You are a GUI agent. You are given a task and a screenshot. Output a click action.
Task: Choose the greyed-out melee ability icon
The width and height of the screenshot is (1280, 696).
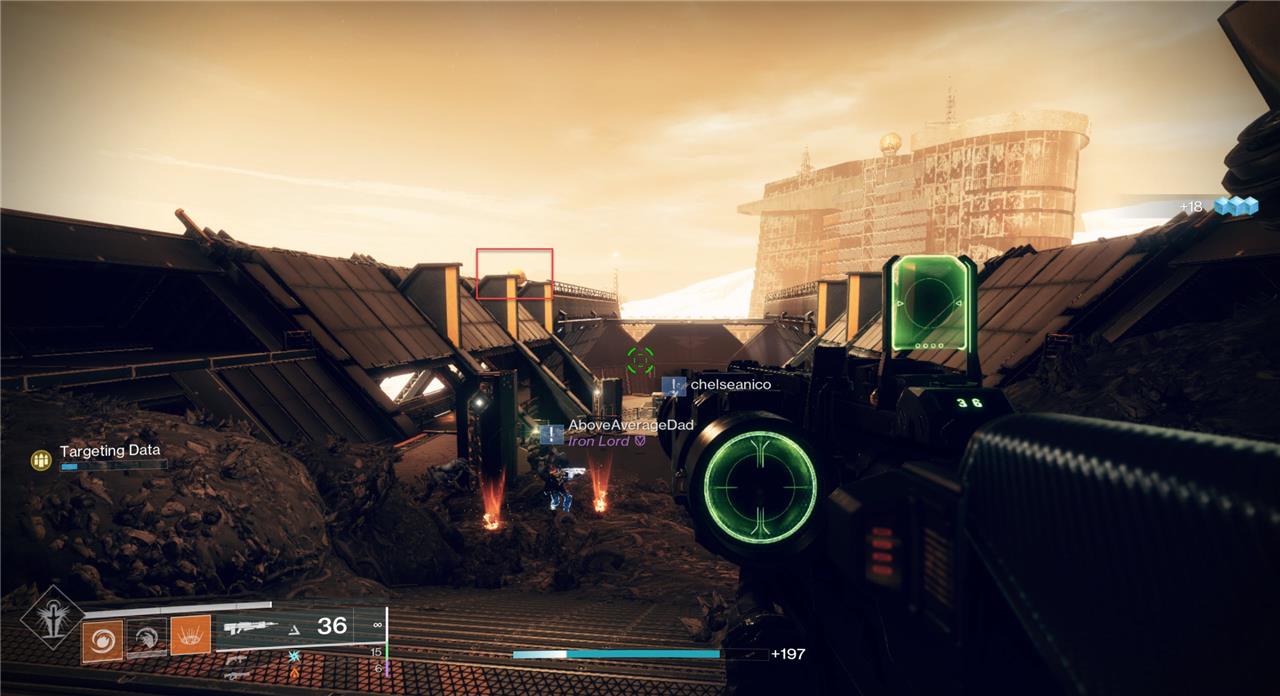click(x=146, y=639)
